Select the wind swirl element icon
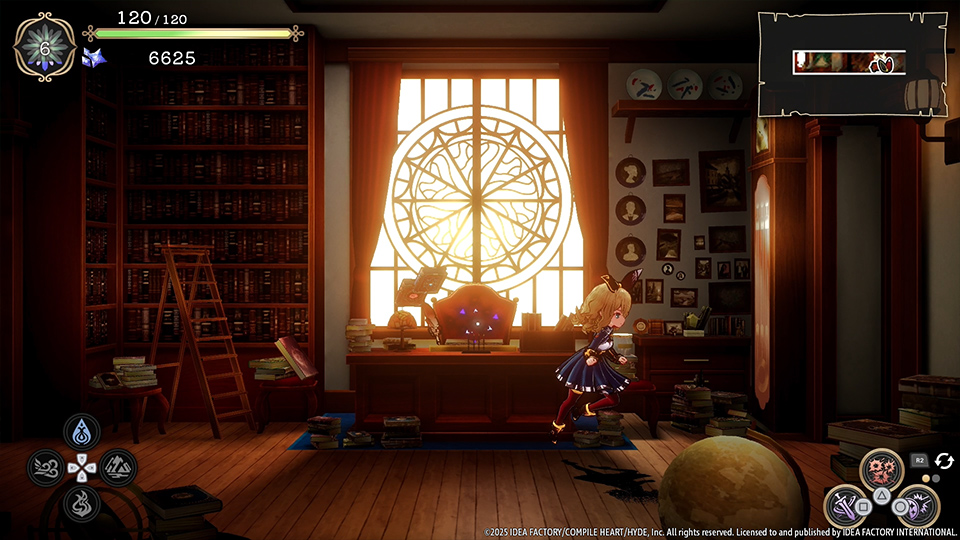960x540 pixels. click(46, 467)
